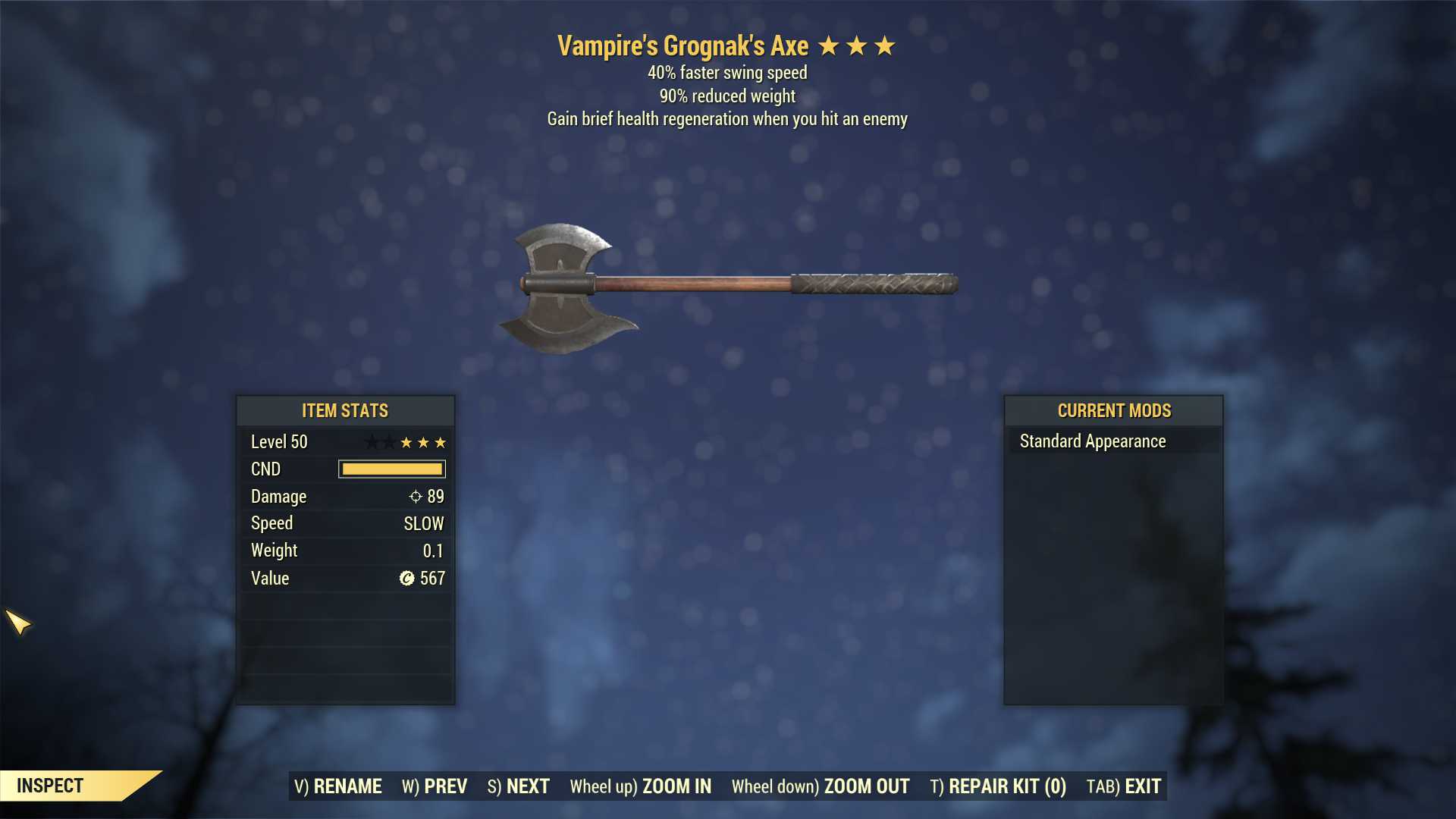
Task: Exit the inspect screen
Action: click(1124, 786)
